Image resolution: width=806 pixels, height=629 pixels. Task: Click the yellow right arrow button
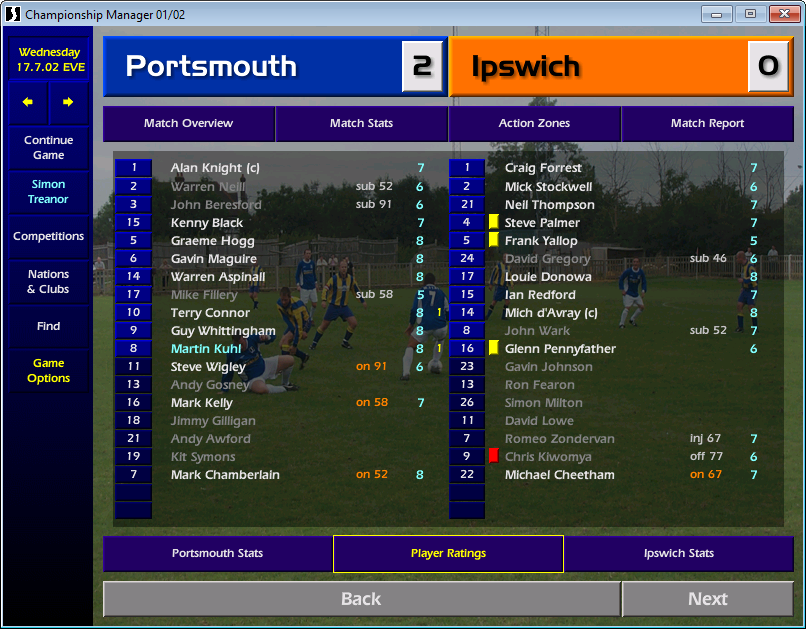tap(68, 102)
